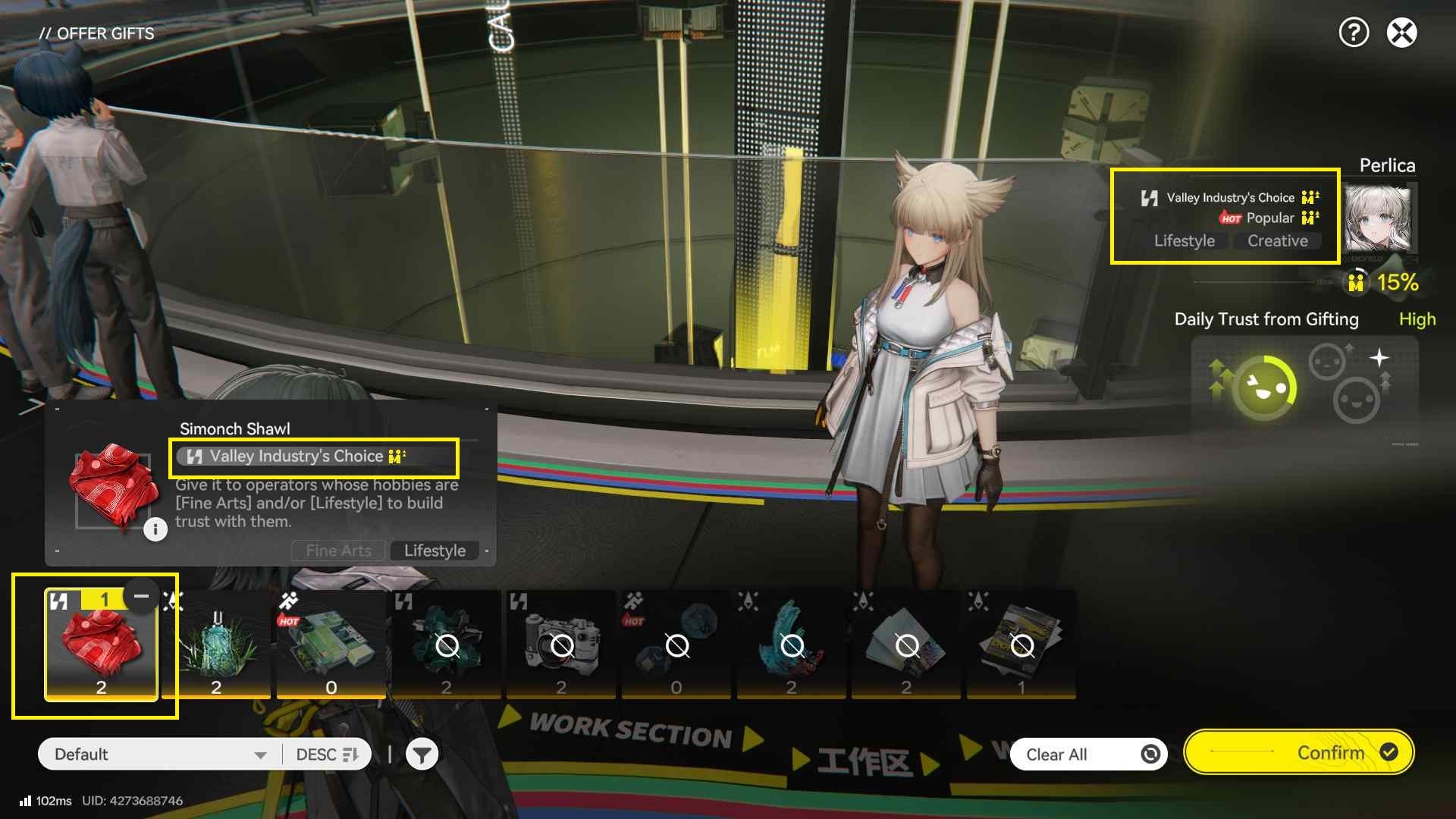Open the gift filter funnel
This screenshot has height=819, width=1456.
pos(422,755)
